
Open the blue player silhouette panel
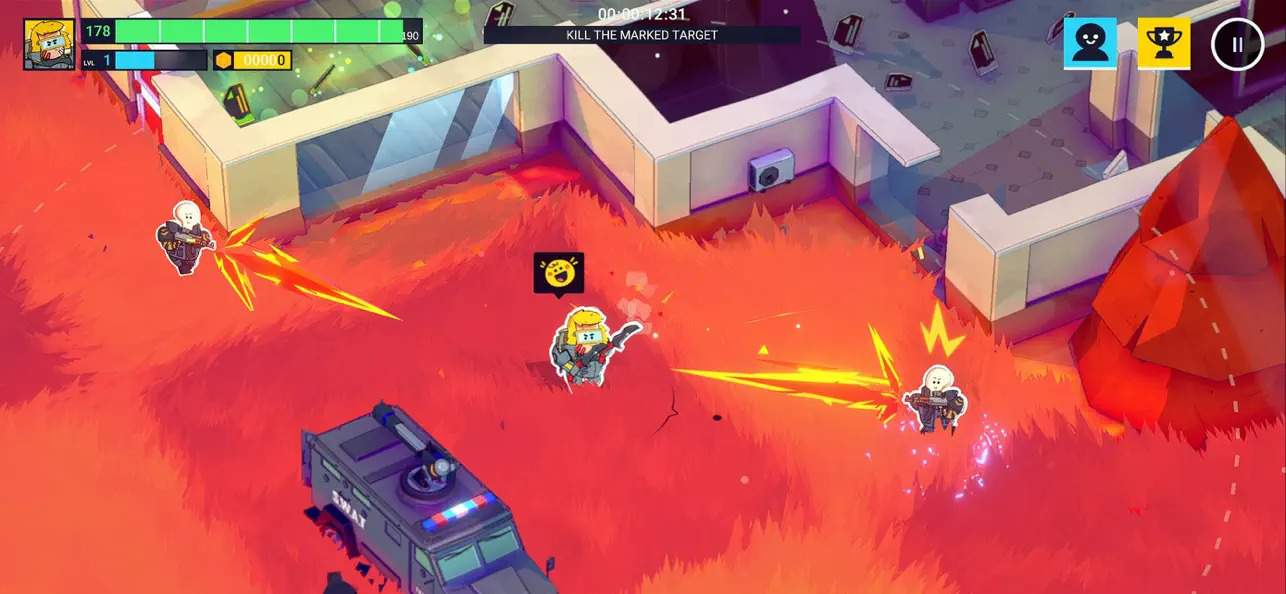(x=1090, y=44)
